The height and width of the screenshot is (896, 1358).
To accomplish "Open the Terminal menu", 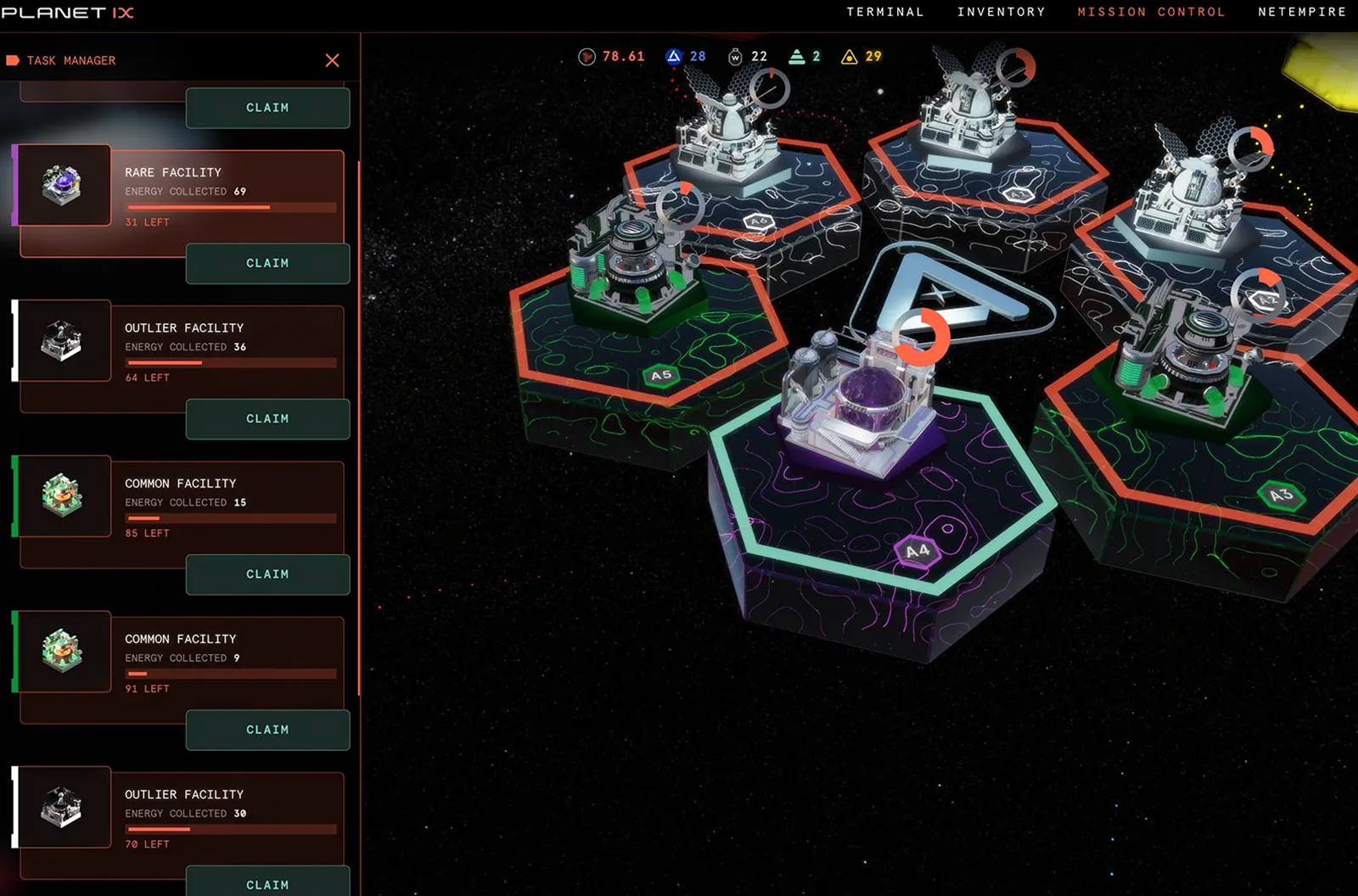I will coord(885,12).
